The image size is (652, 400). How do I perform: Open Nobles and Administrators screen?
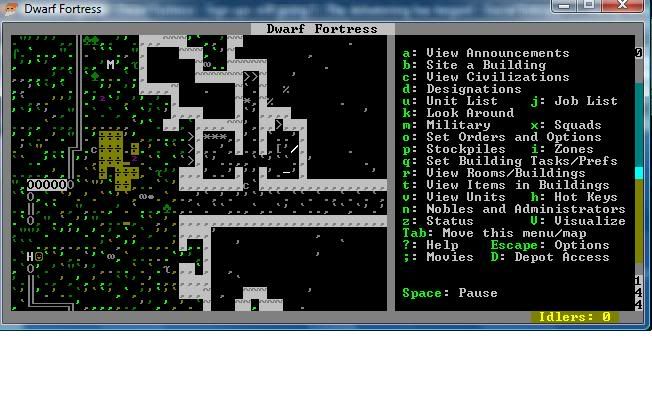[x=525, y=209]
